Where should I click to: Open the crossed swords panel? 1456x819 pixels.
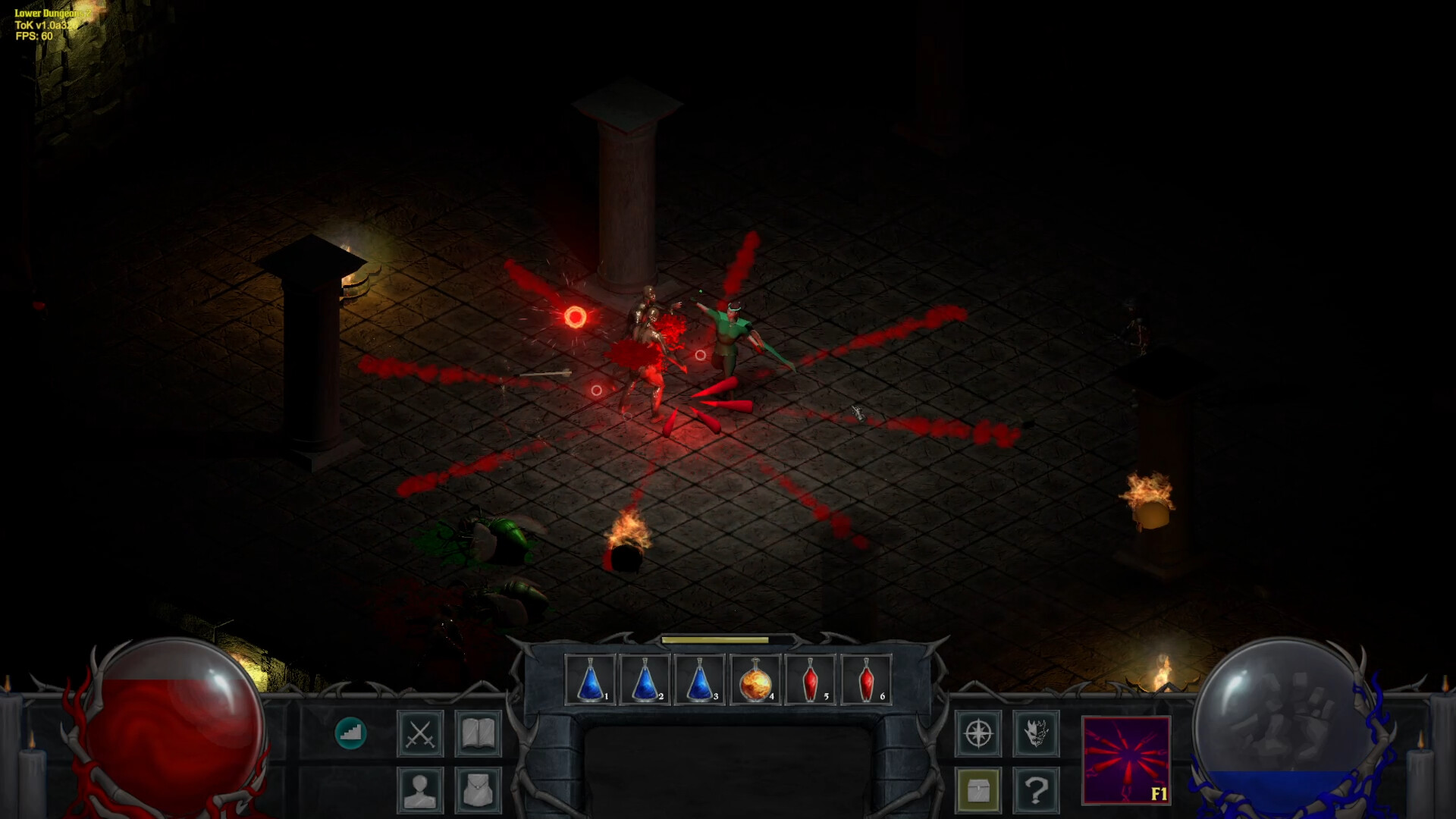pos(420,733)
